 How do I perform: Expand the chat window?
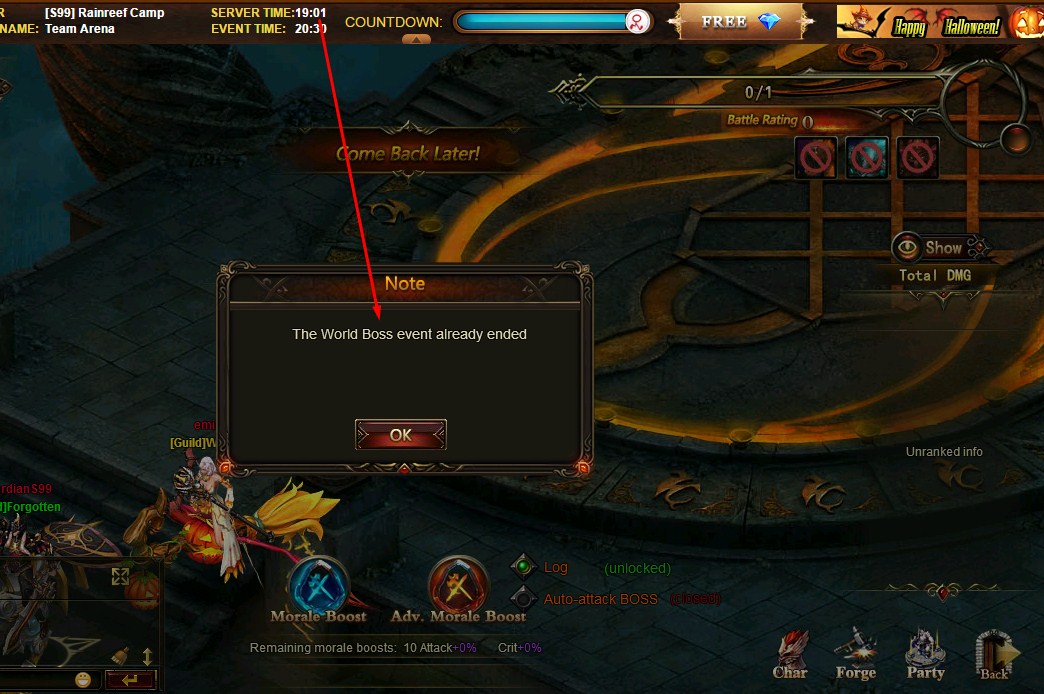(120, 576)
